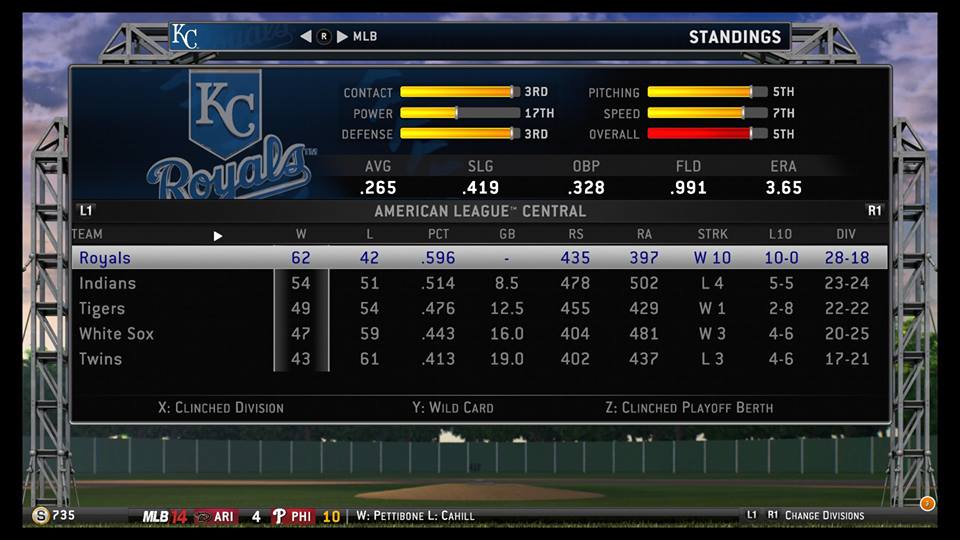Click the TEAM column header
The height and width of the screenshot is (540, 960).
coord(87,235)
